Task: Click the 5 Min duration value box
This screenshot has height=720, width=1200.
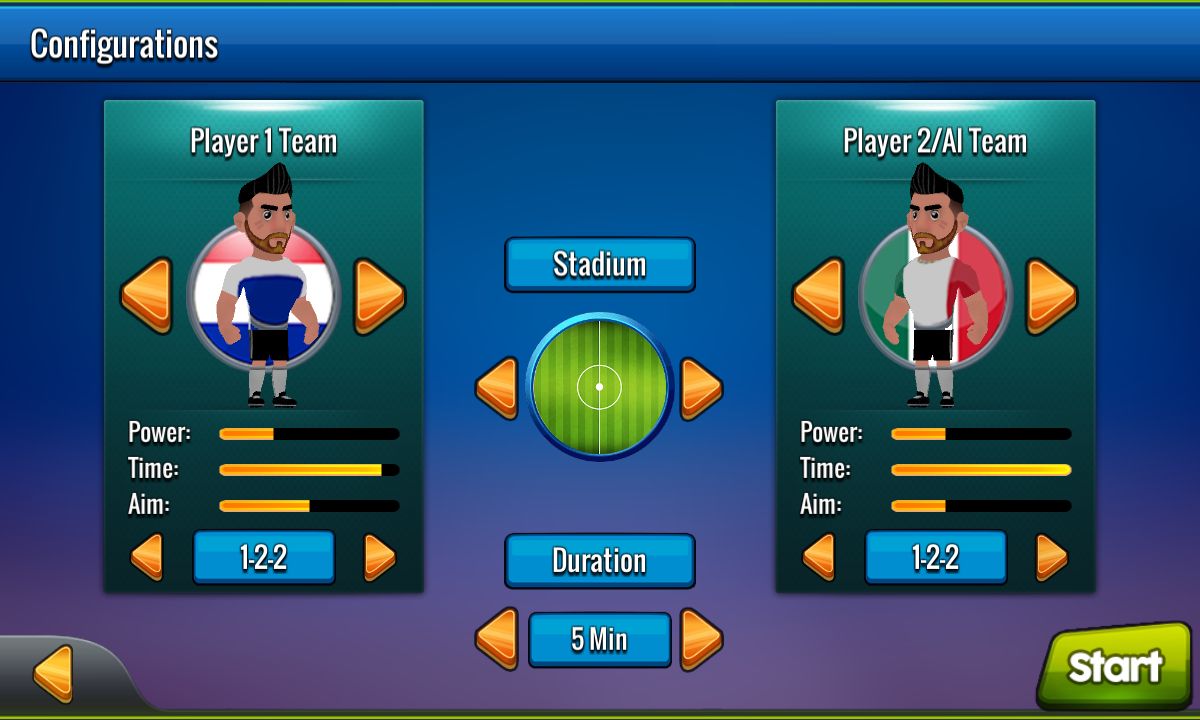Action: [x=599, y=639]
